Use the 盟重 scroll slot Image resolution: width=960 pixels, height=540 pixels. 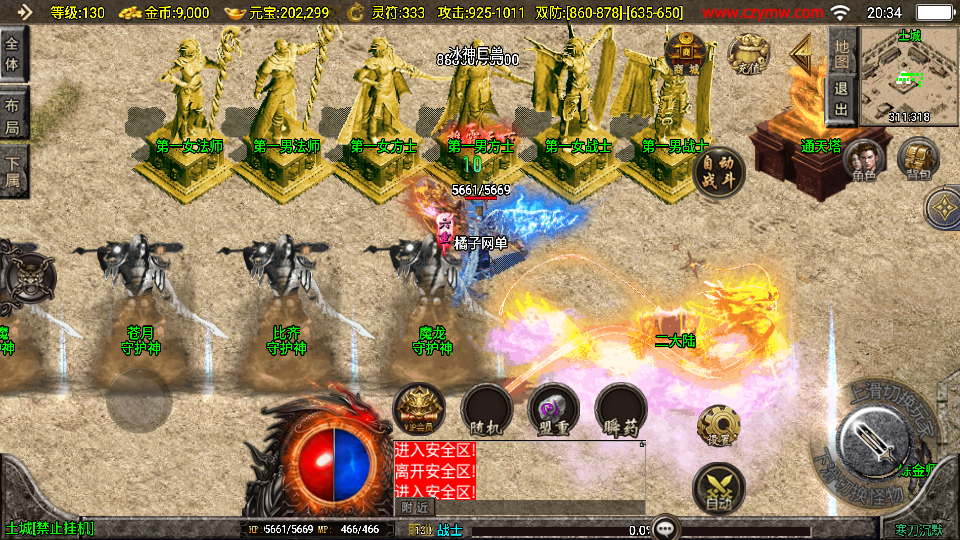554,409
